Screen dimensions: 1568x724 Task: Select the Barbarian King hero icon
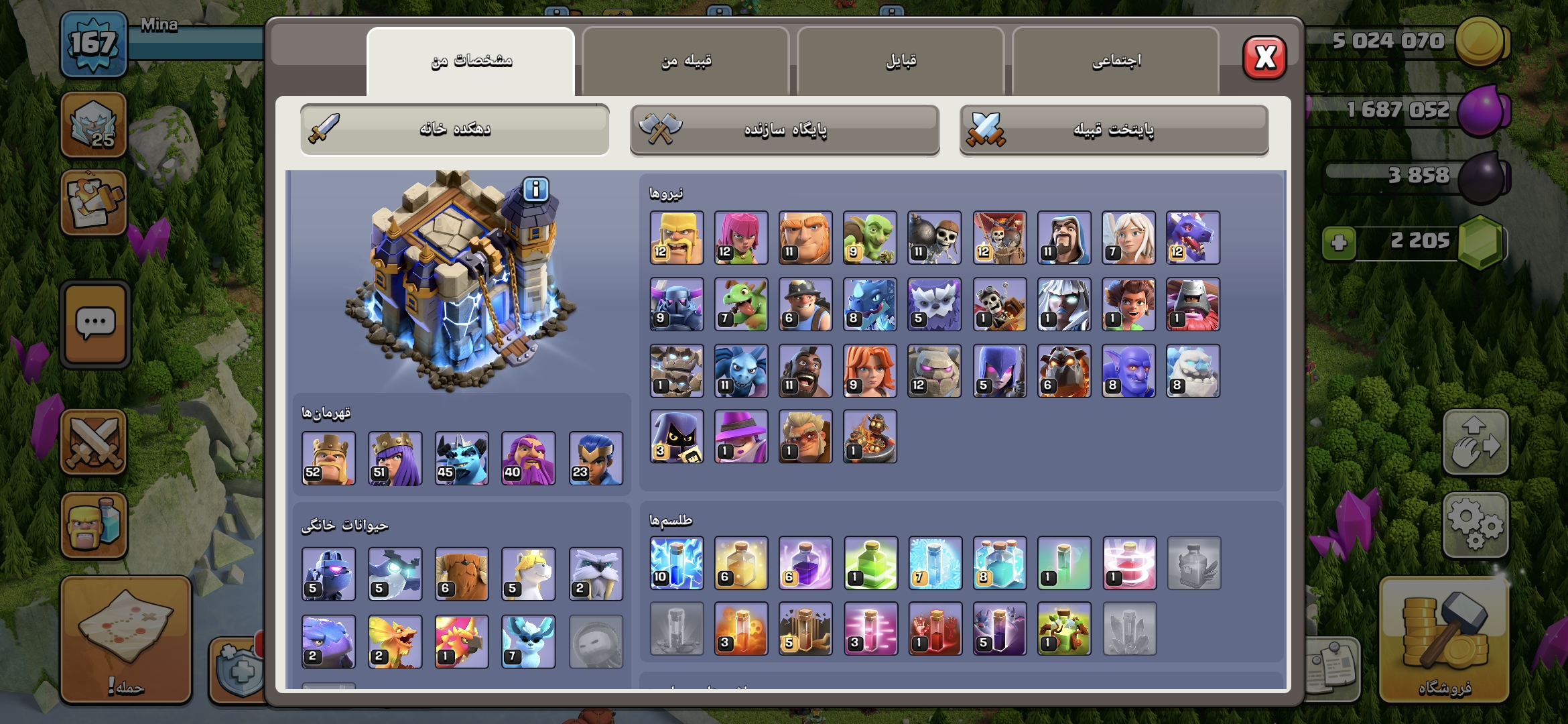(328, 459)
